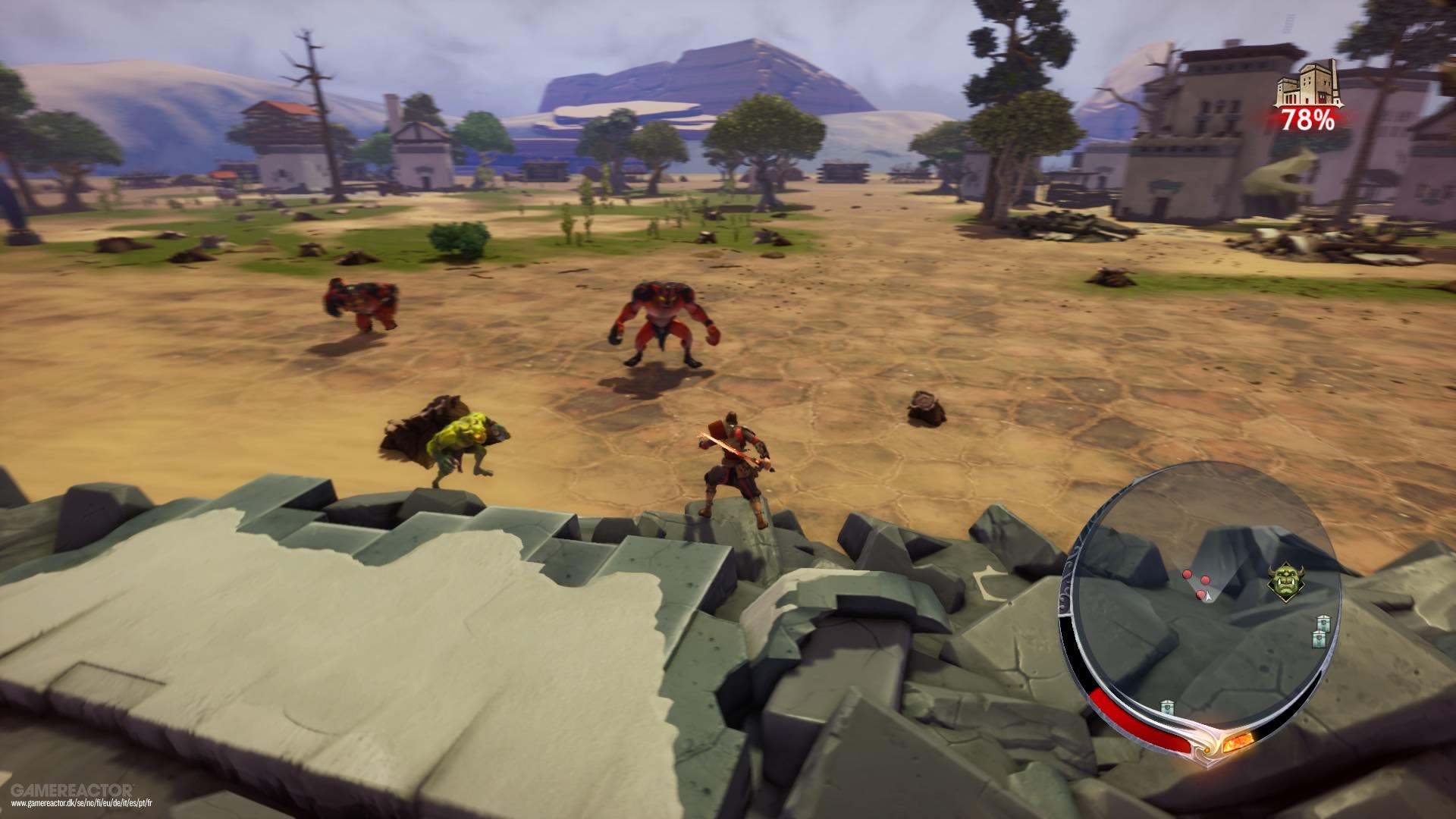Click the lower-right scroll pickup icon on the minimap

tap(1319, 639)
